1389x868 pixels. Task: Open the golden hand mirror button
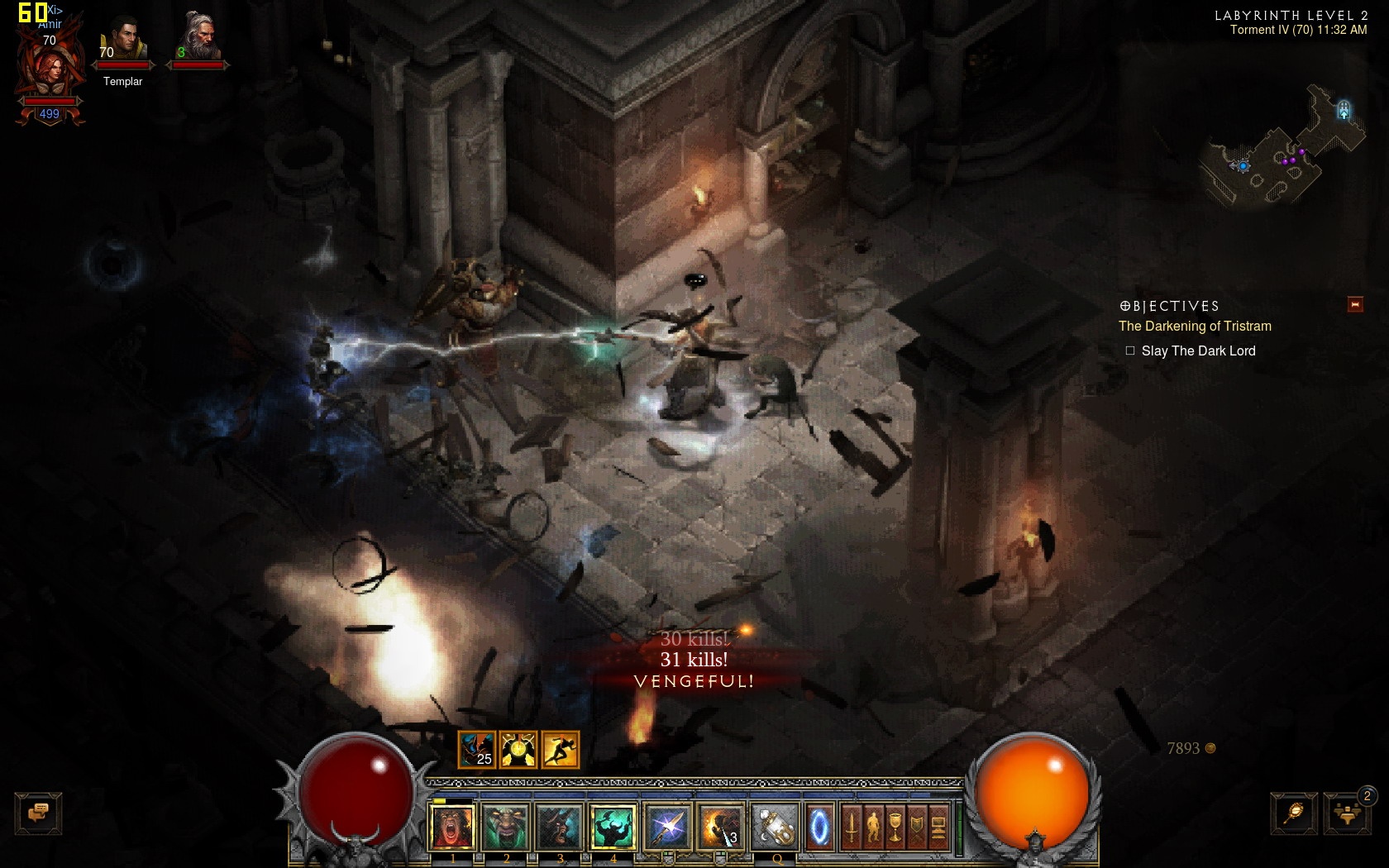point(1294,813)
